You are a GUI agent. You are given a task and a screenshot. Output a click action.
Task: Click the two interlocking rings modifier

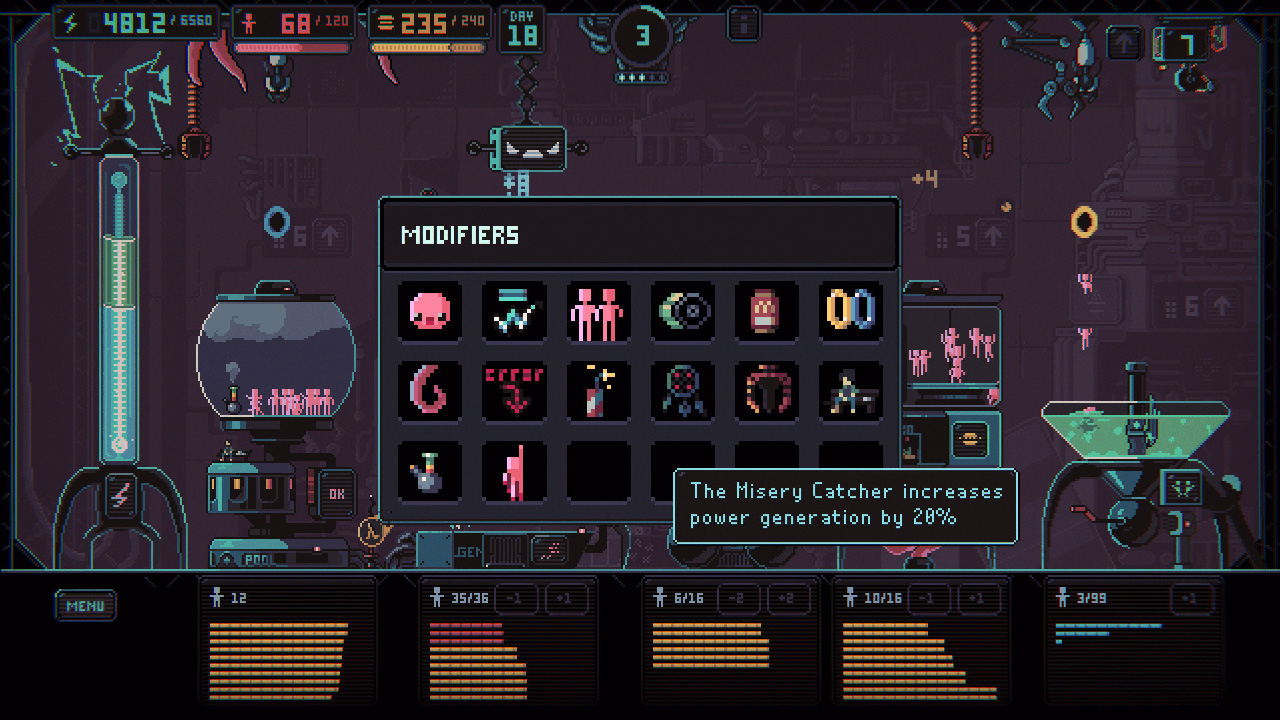point(850,311)
